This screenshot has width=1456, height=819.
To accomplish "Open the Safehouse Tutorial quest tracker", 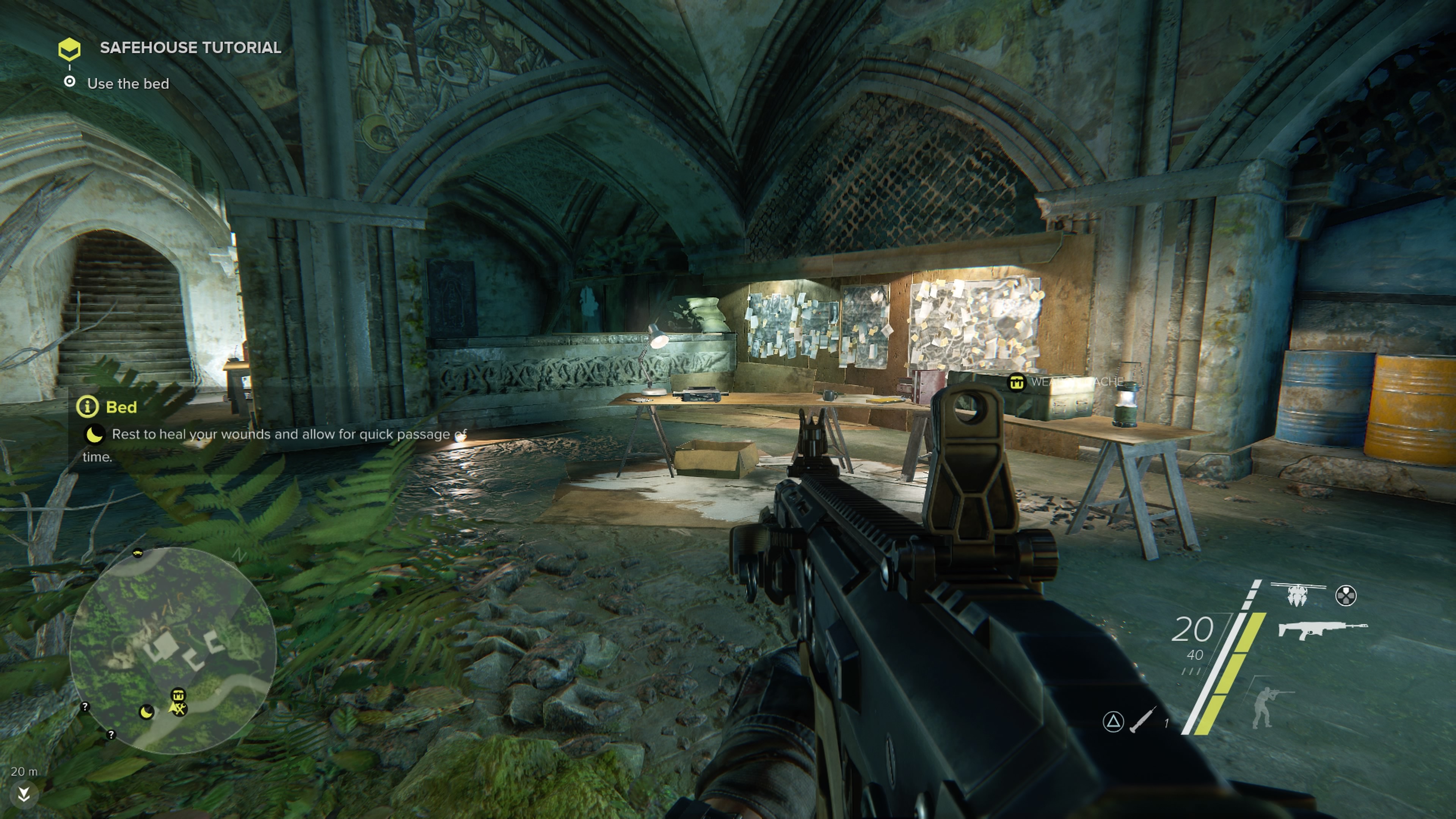I will click(69, 49).
